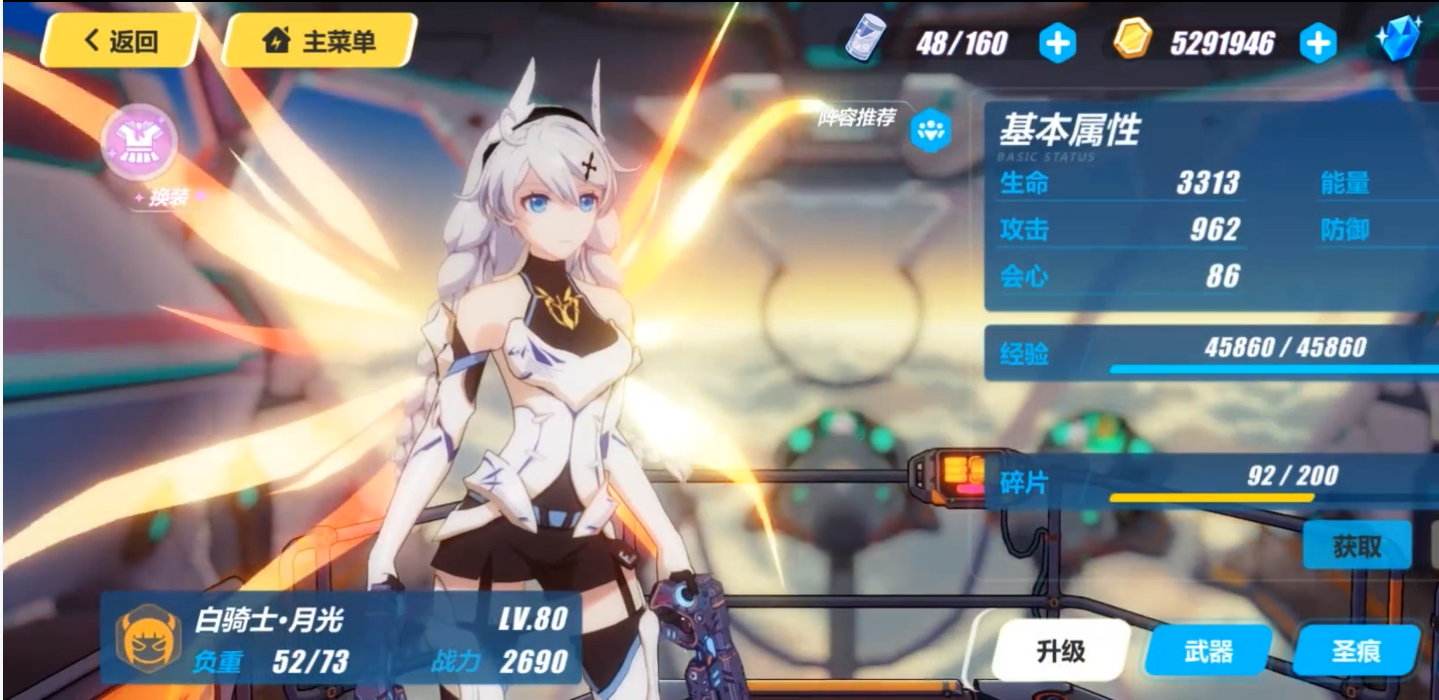Open the 主菜单 main menu
The height and width of the screenshot is (700, 1439).
click(x=318, y=41)
